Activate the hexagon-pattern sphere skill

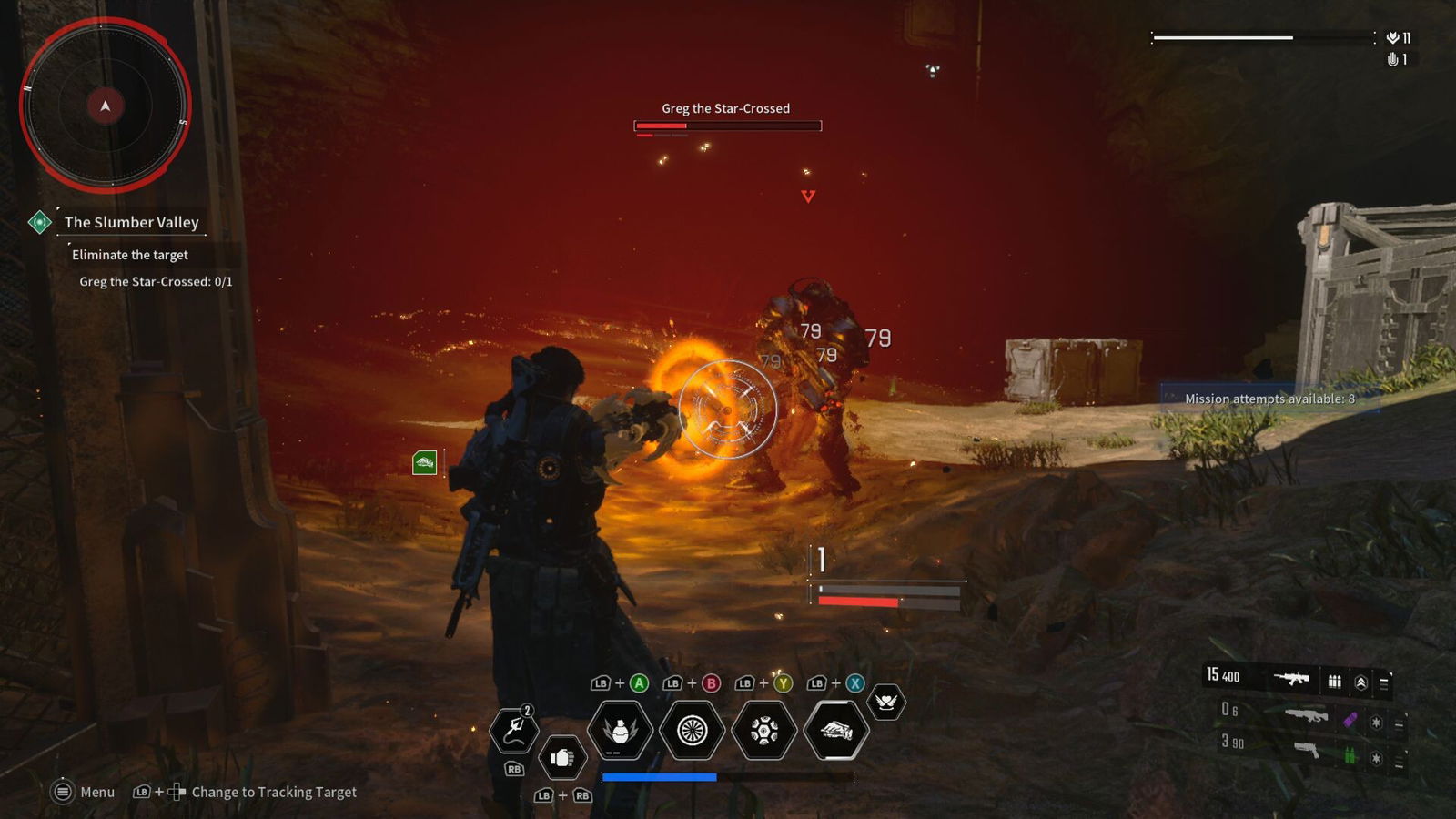(763, 730)
